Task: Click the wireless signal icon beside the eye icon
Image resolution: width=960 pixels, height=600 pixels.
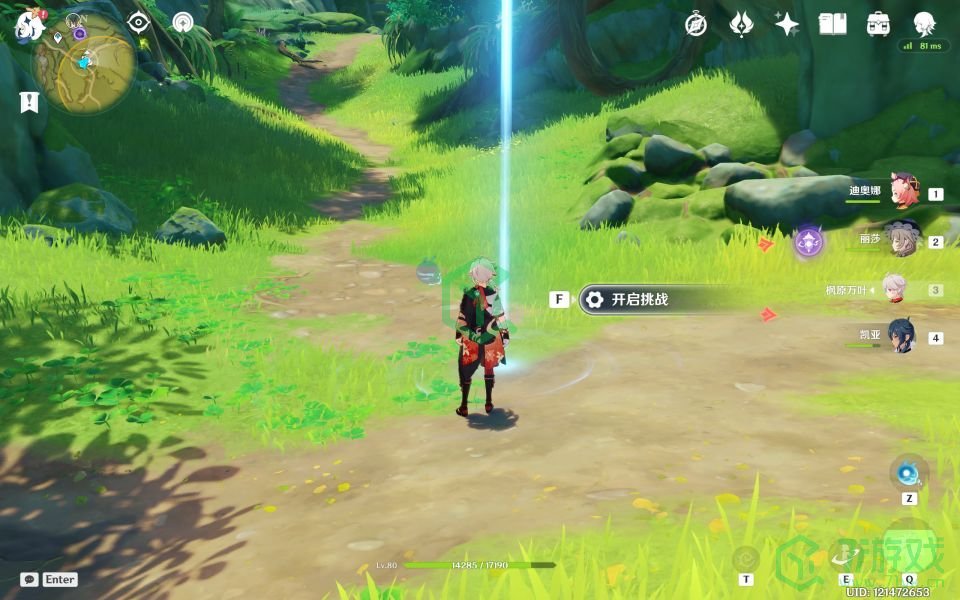Action: point(182,22)
